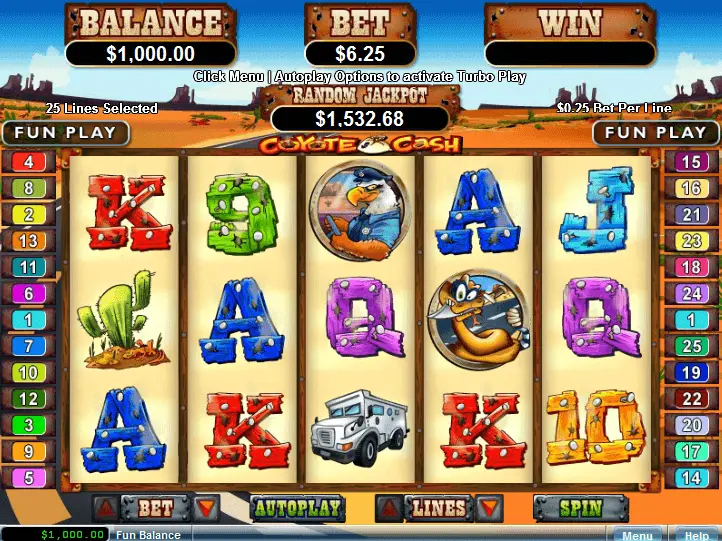The width and height of the screenshot is (722, 541).
Task: Open the AUTOPLAY options
Action: 297,508
